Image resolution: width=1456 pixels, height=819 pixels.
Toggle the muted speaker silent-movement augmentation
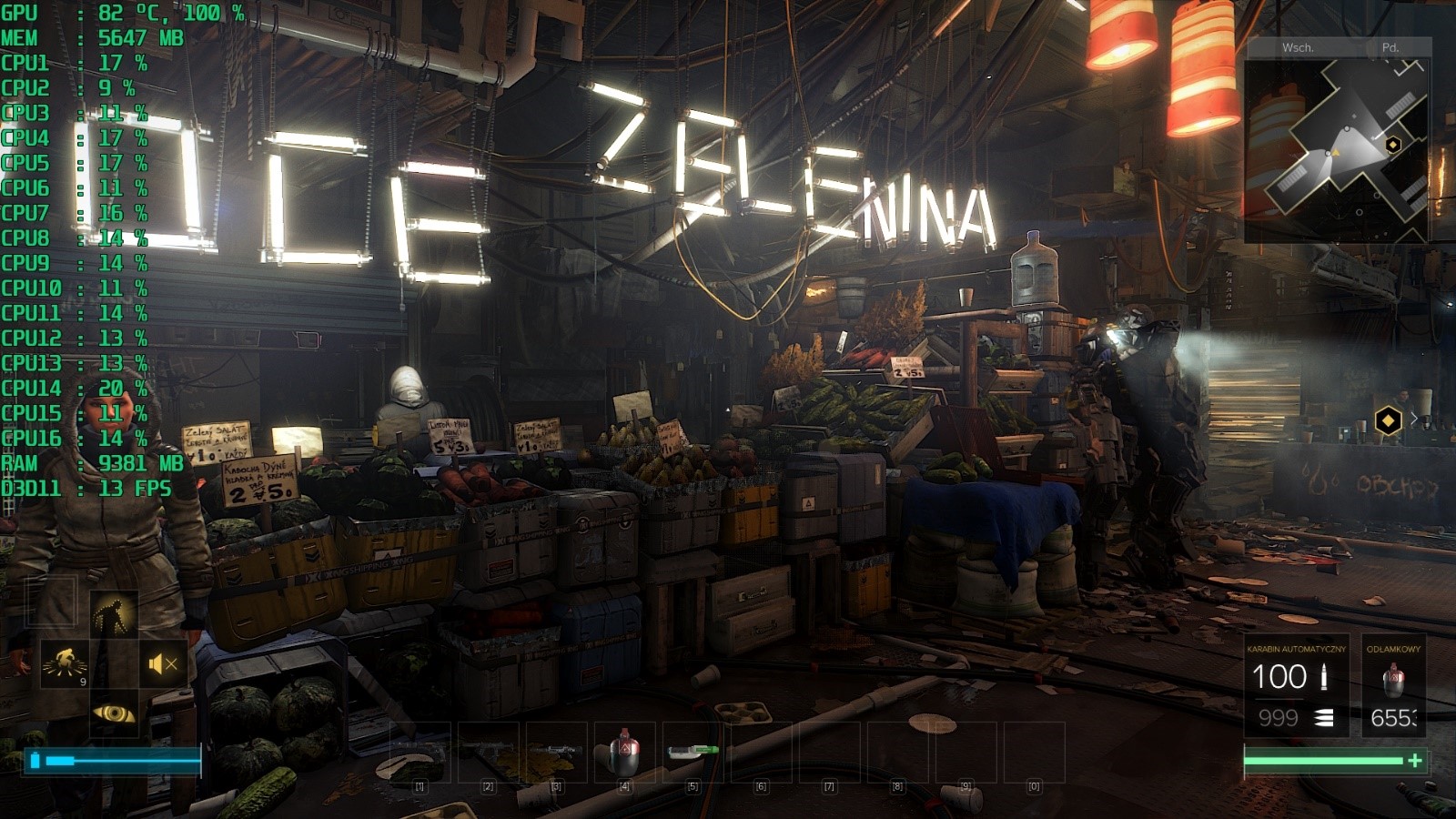tap(163, 664)
